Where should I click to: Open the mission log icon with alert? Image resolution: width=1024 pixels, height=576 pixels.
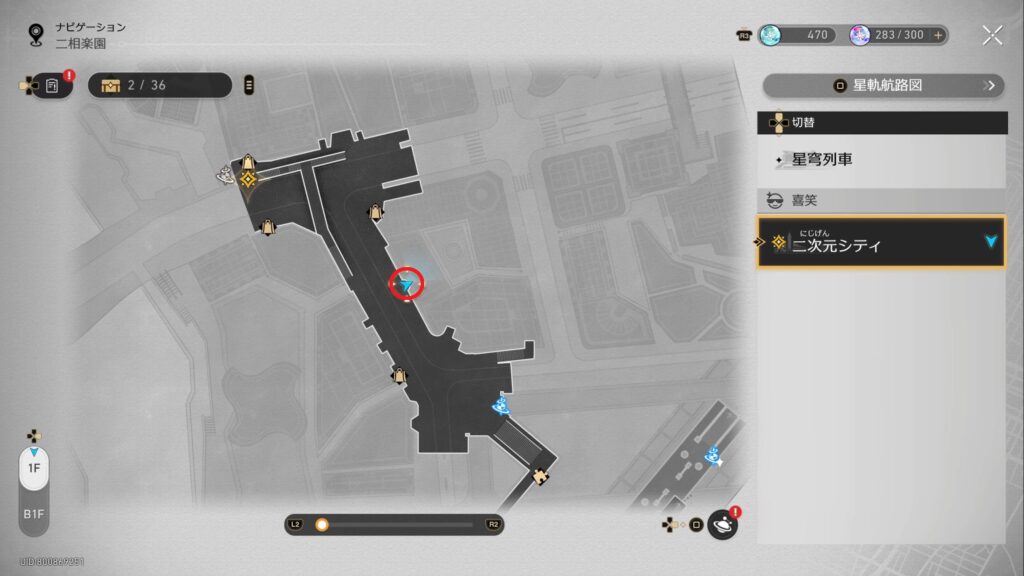[x=52, y=86]
